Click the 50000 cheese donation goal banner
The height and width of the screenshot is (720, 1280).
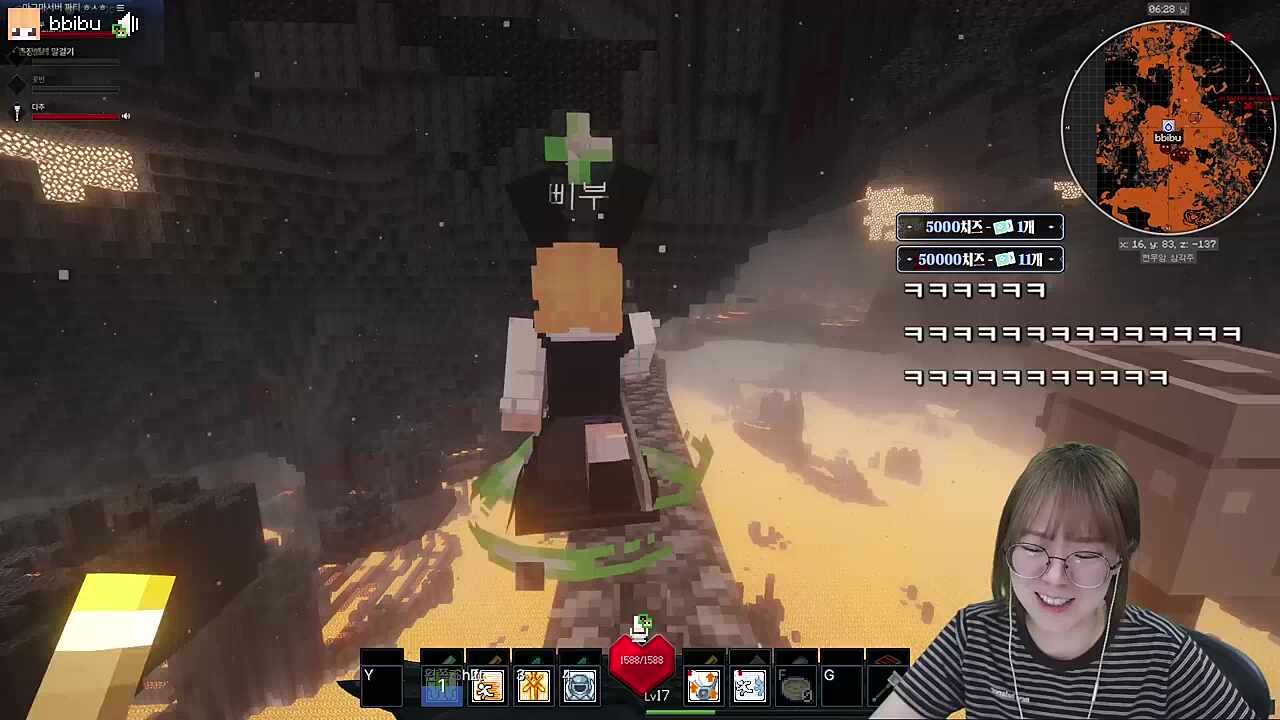point(979,260)
